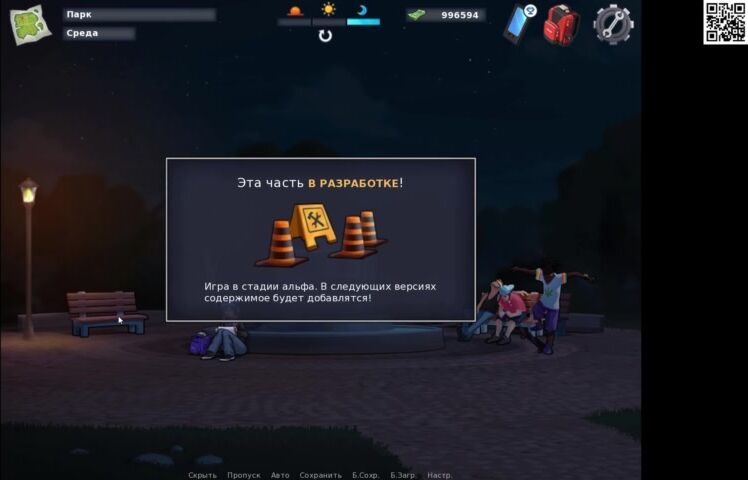Open the red backpack inventory
This screenshot has height=480, width=748.
coord(561,24)
